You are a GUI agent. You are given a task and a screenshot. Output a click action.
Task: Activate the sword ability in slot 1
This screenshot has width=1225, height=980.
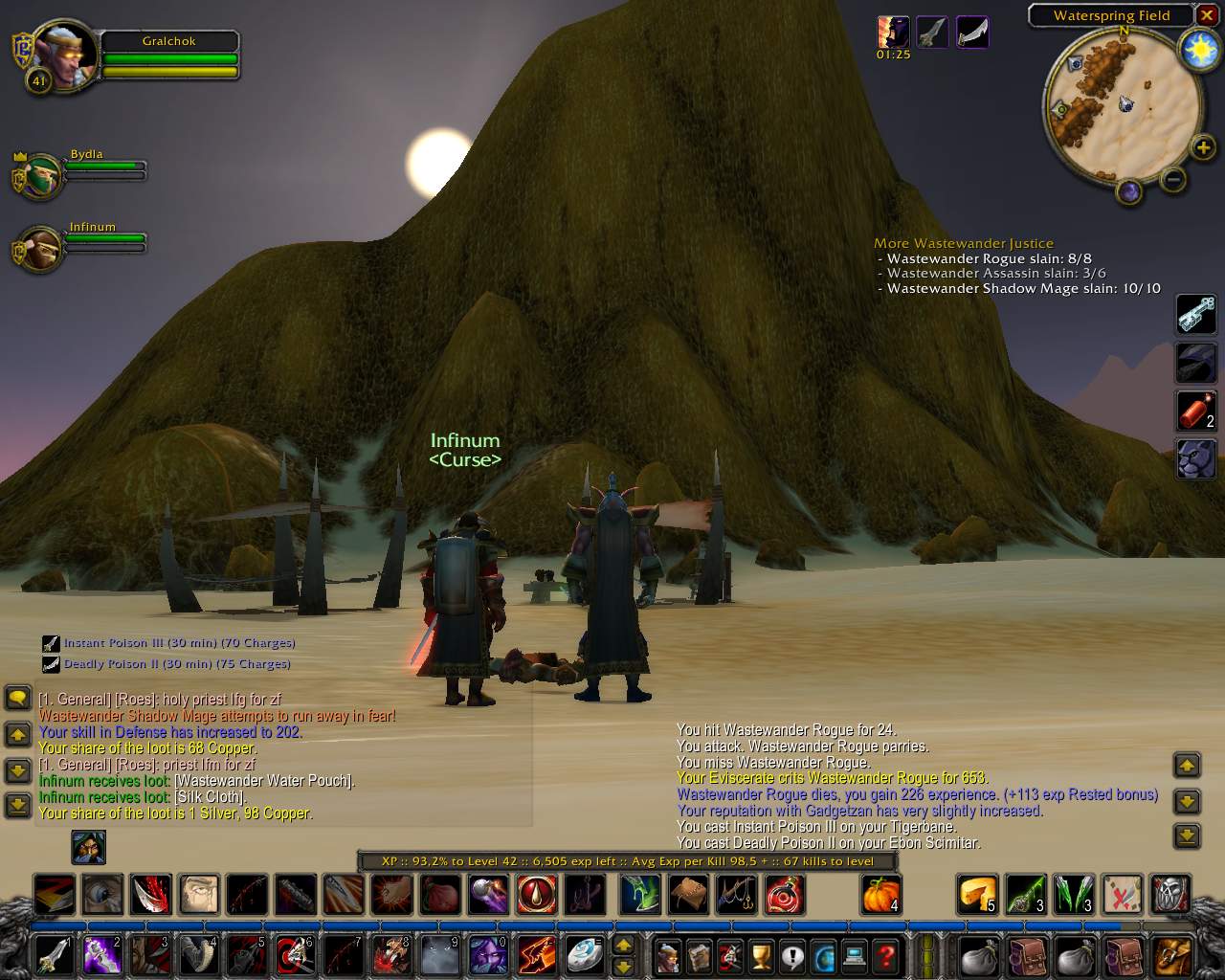54,955
